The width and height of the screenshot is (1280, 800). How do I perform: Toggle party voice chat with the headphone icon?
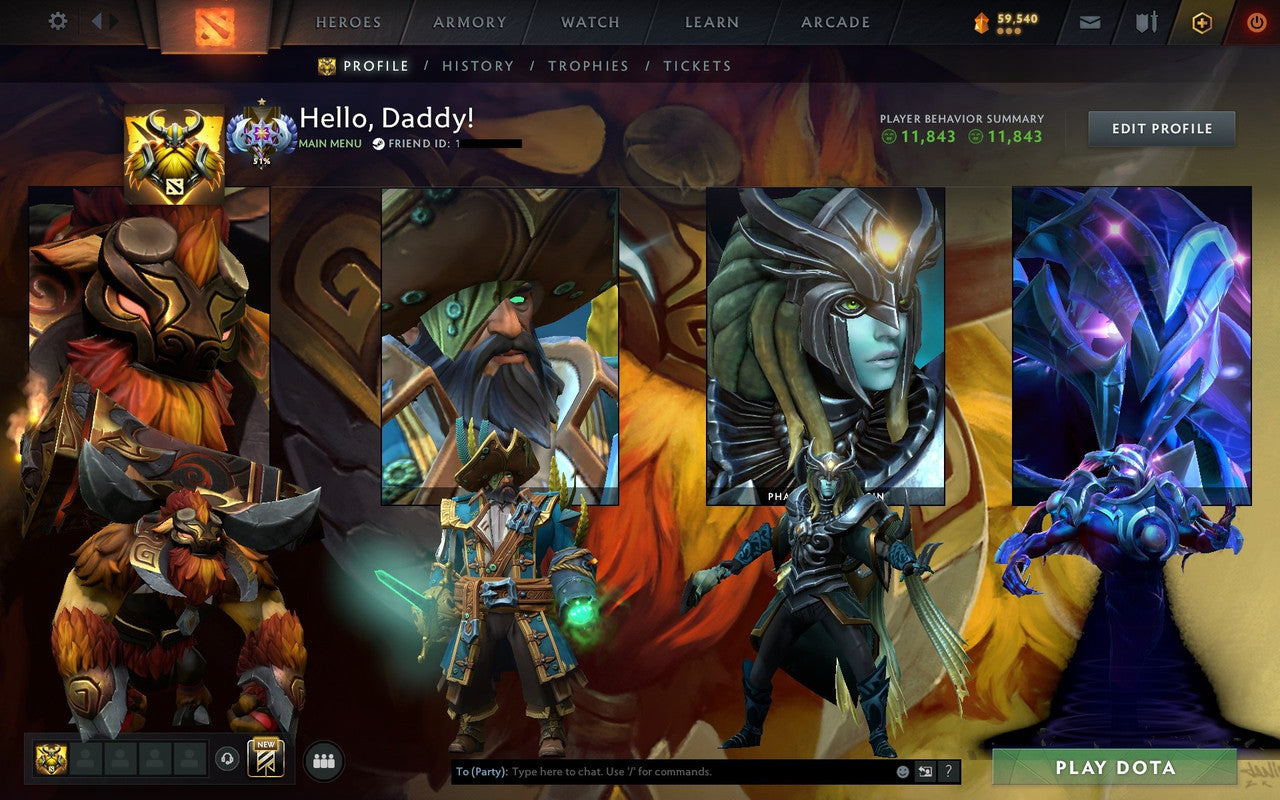227,759
